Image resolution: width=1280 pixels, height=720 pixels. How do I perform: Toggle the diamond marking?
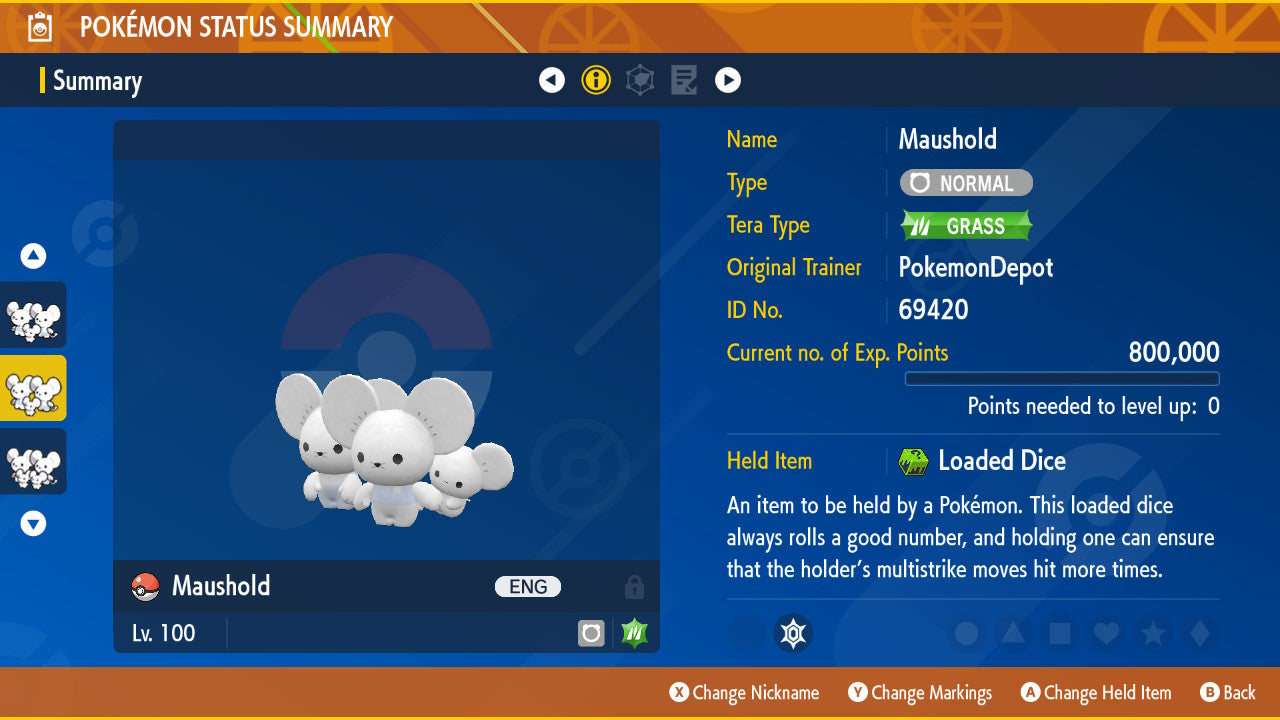1198,633
